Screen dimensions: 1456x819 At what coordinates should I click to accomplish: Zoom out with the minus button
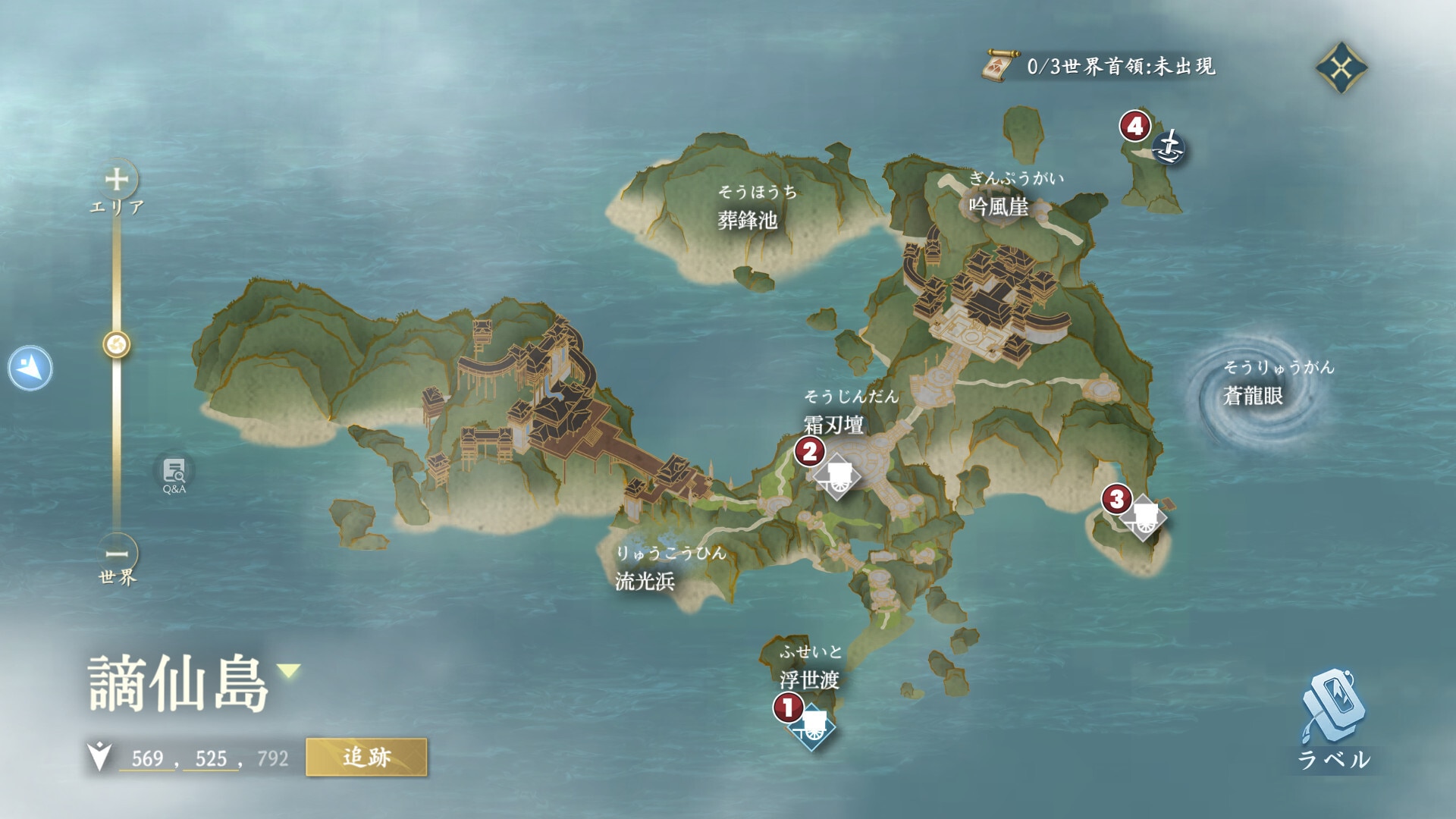tap(116, 554)
